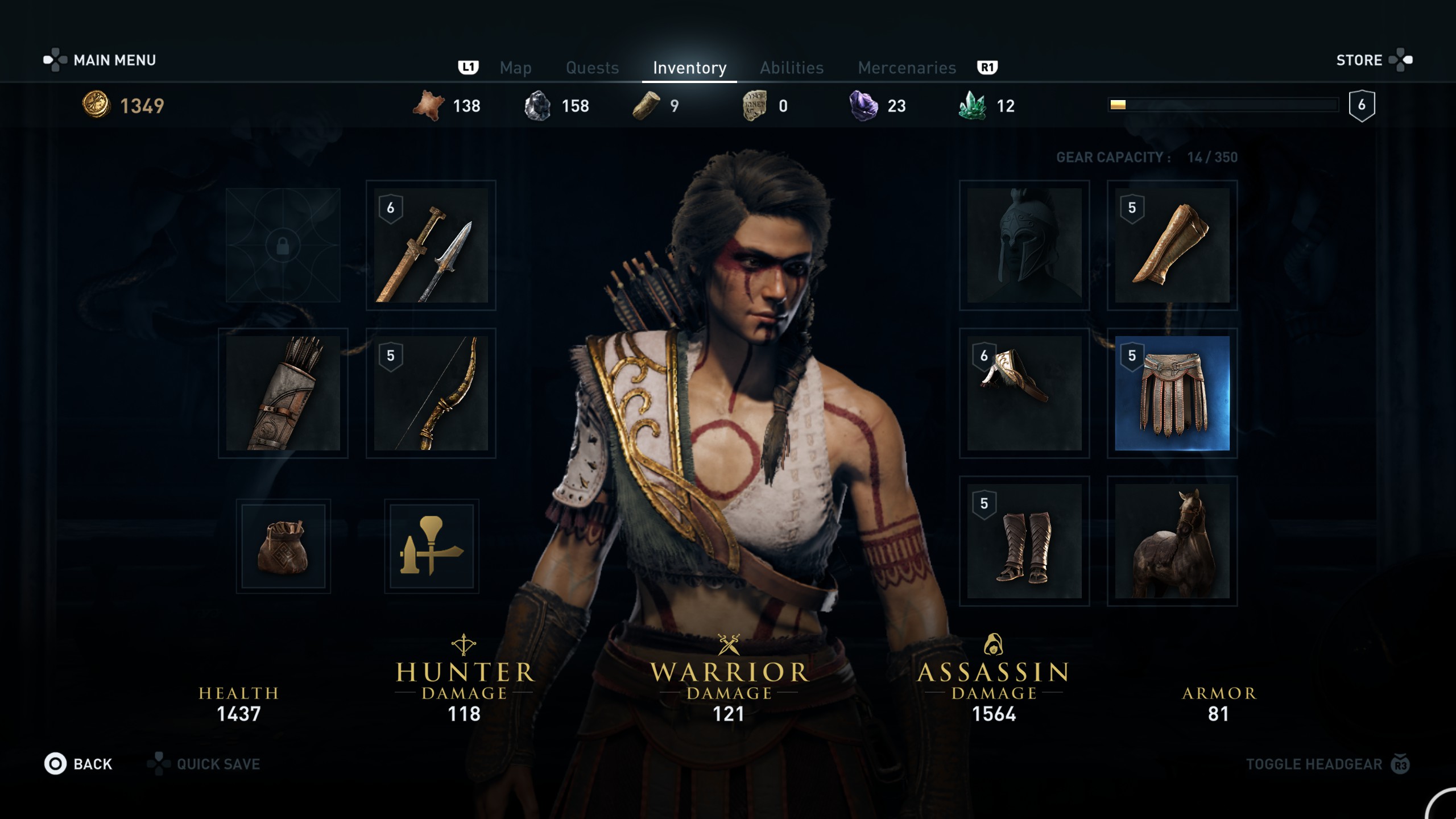
Task: Open the Store
Action: 1359,60
